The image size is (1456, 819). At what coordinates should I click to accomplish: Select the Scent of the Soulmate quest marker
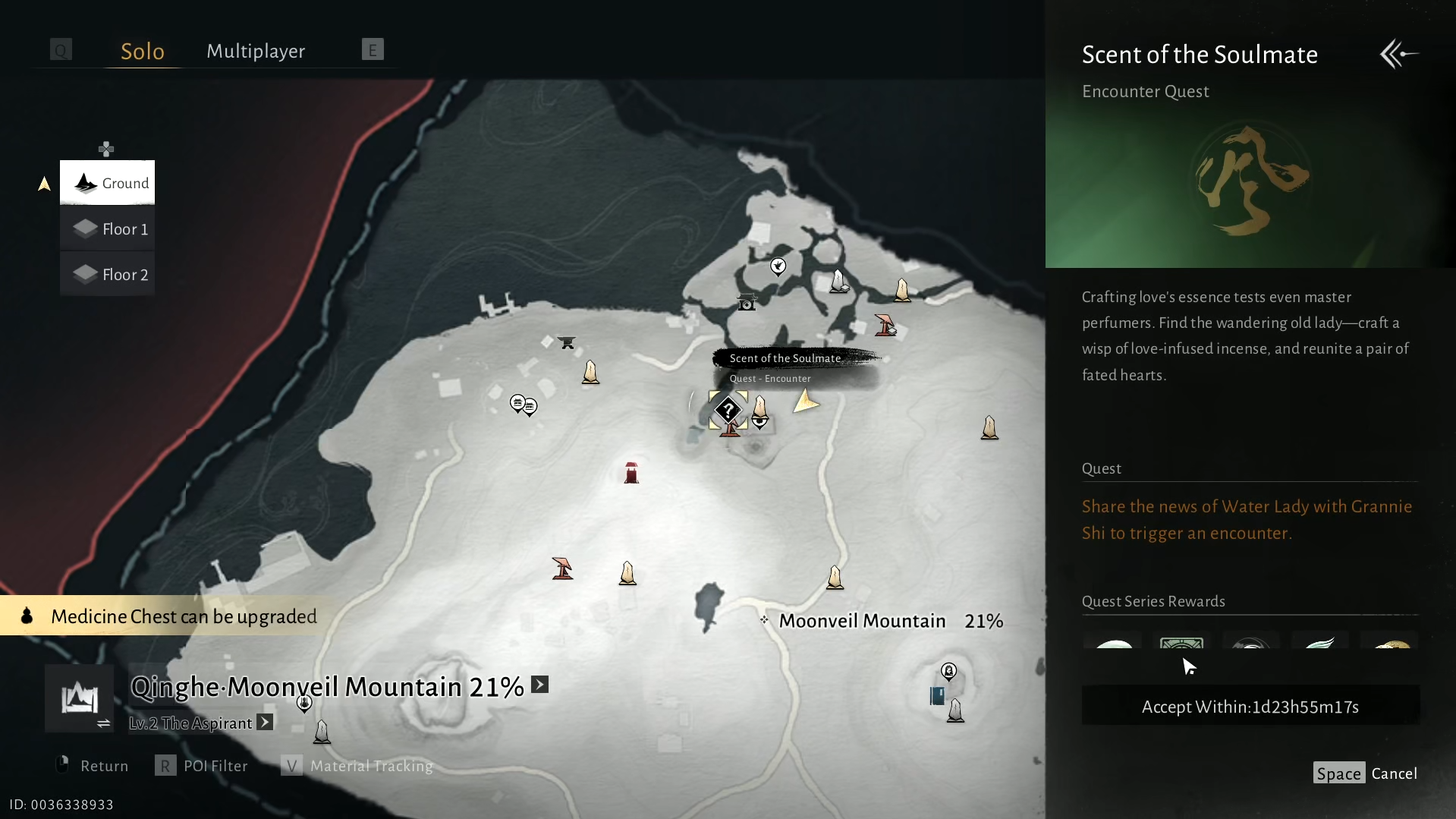[728, 411]
